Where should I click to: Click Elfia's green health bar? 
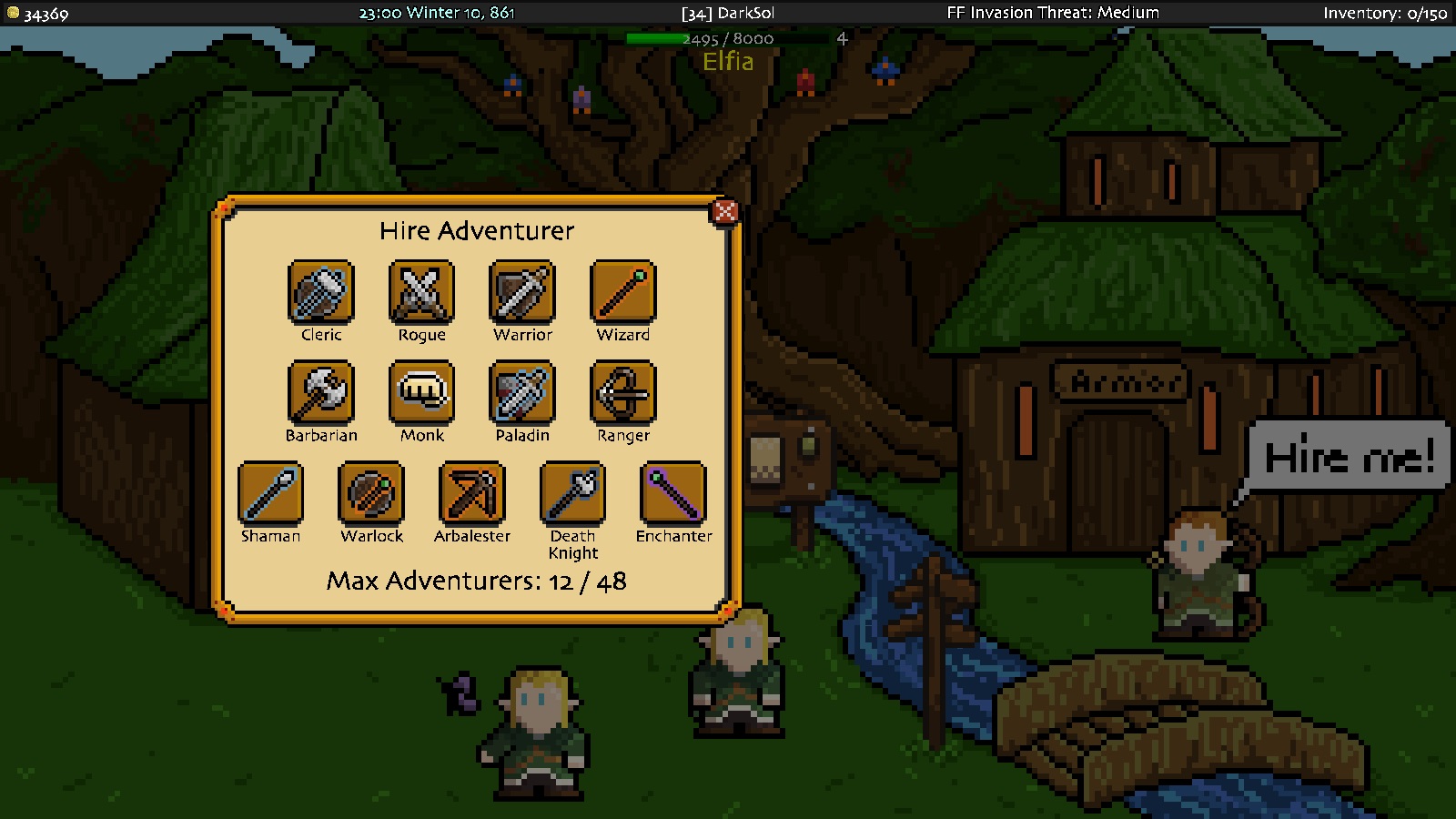tap(653, 37)
